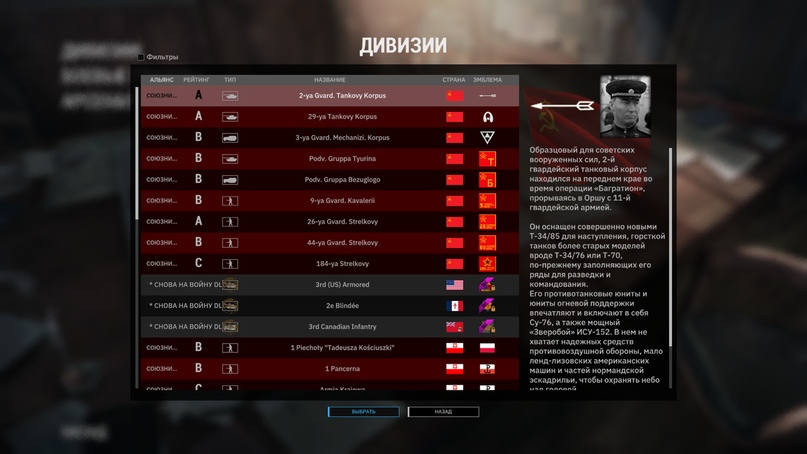This screenshot has width=807, height=454.
Task: Choose the 1 Pancerna division
Action: click(329, 369)
